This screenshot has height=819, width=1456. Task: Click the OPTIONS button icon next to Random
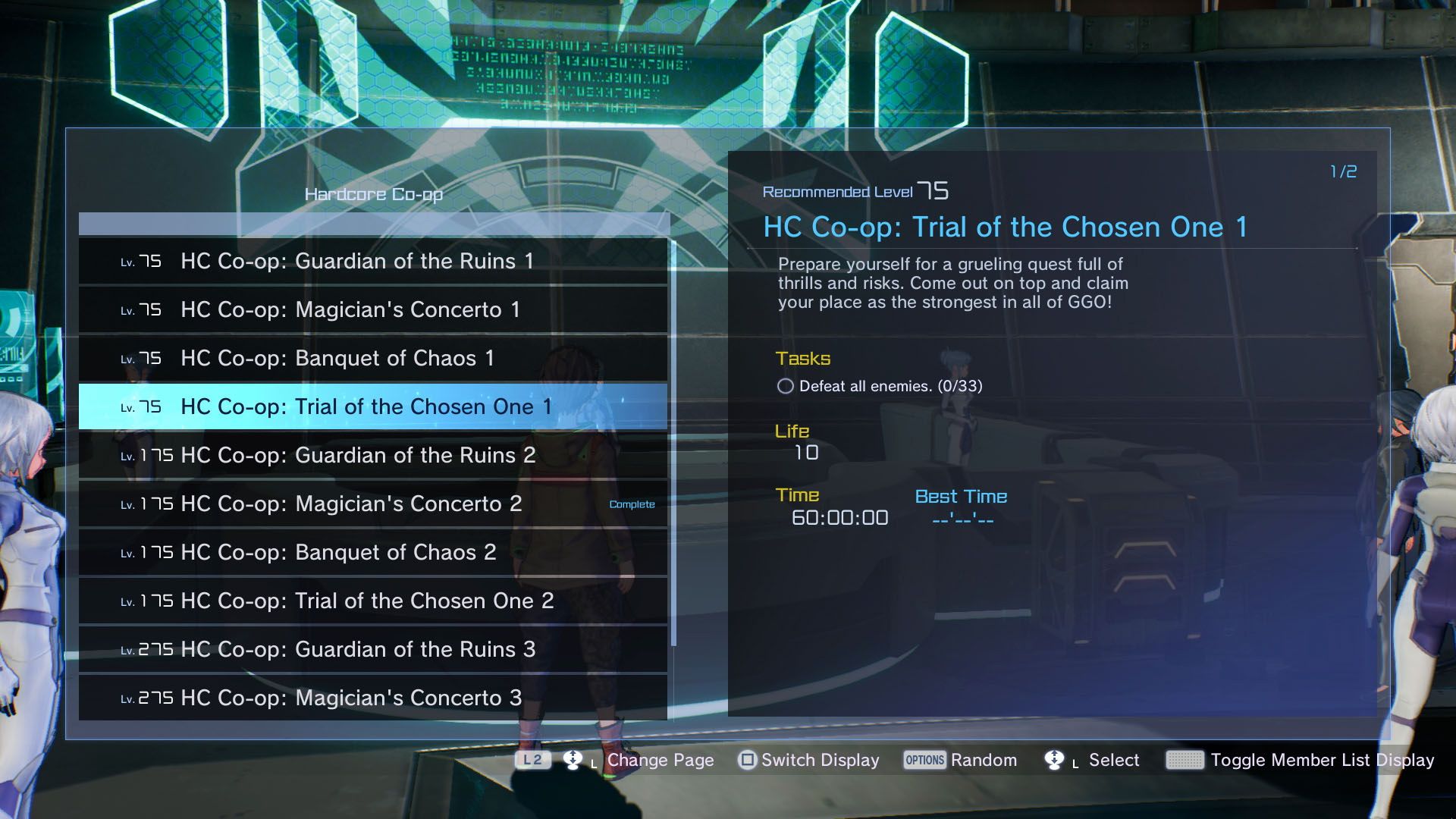click(x=924, y=760)
